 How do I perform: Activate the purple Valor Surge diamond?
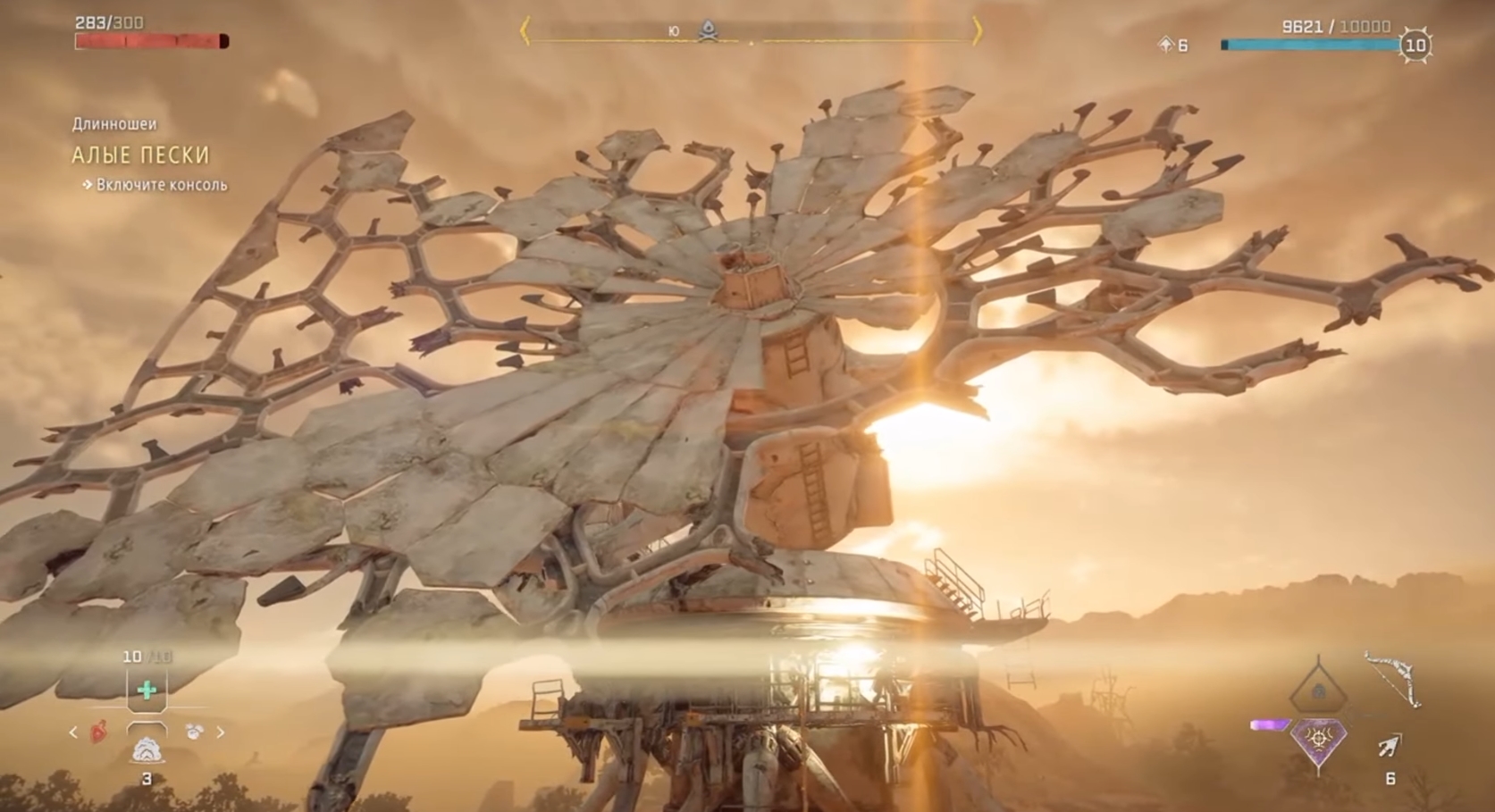click(x=1319, y=741)
